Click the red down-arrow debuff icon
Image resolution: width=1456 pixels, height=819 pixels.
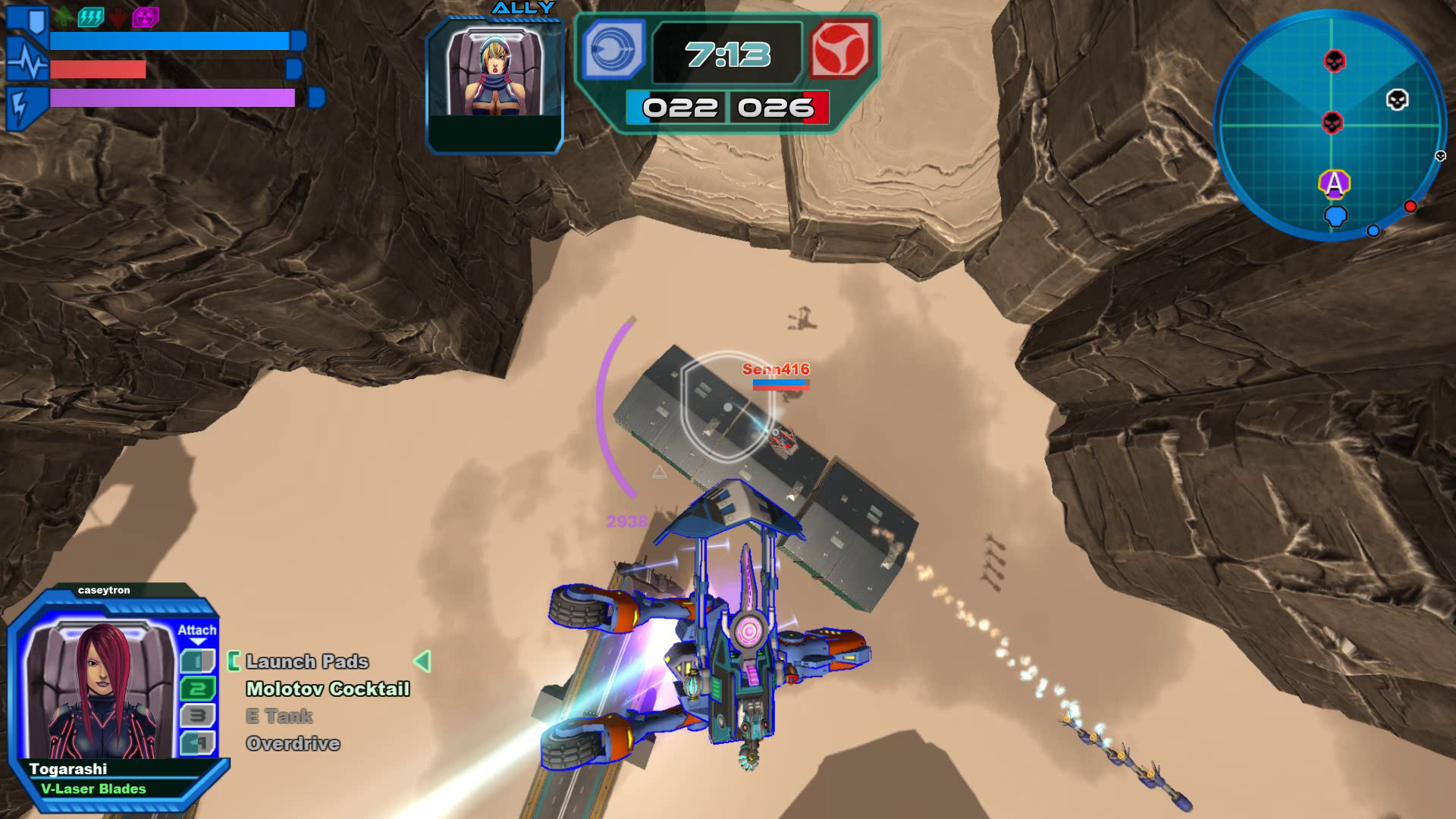pyautogui.click(x=118, y=17)
